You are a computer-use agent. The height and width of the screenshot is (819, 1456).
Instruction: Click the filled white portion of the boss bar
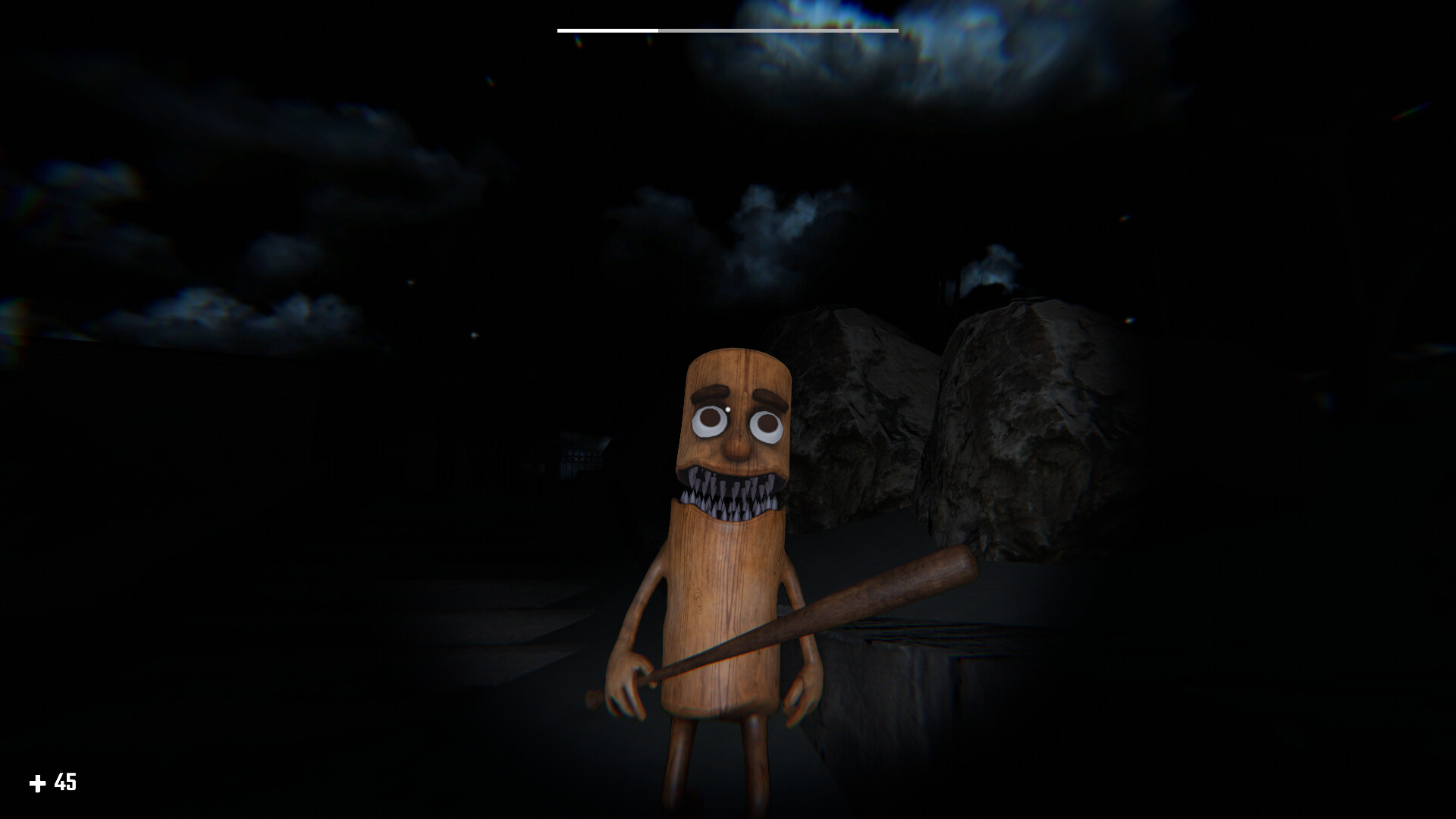(607, 30)
